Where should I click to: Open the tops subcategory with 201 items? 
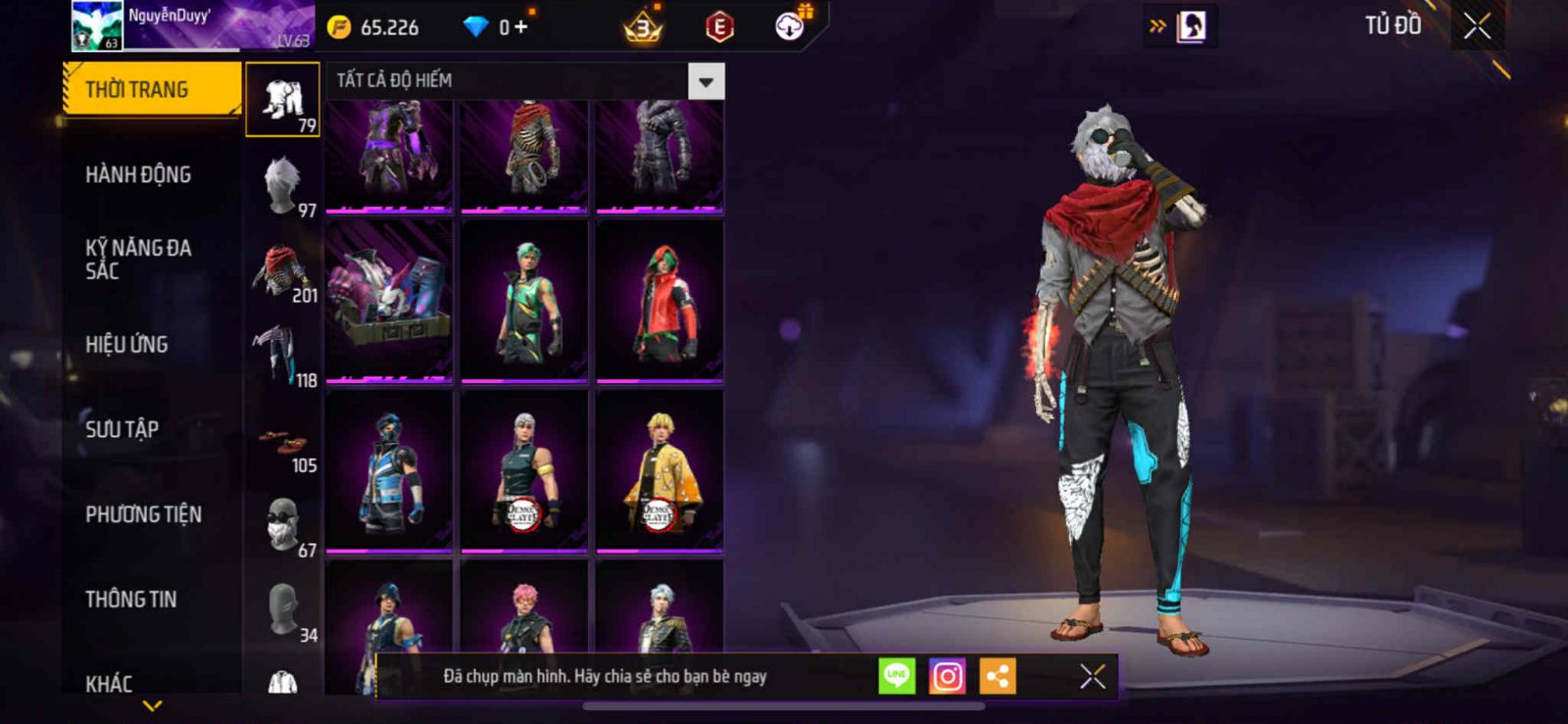[282, 271]
